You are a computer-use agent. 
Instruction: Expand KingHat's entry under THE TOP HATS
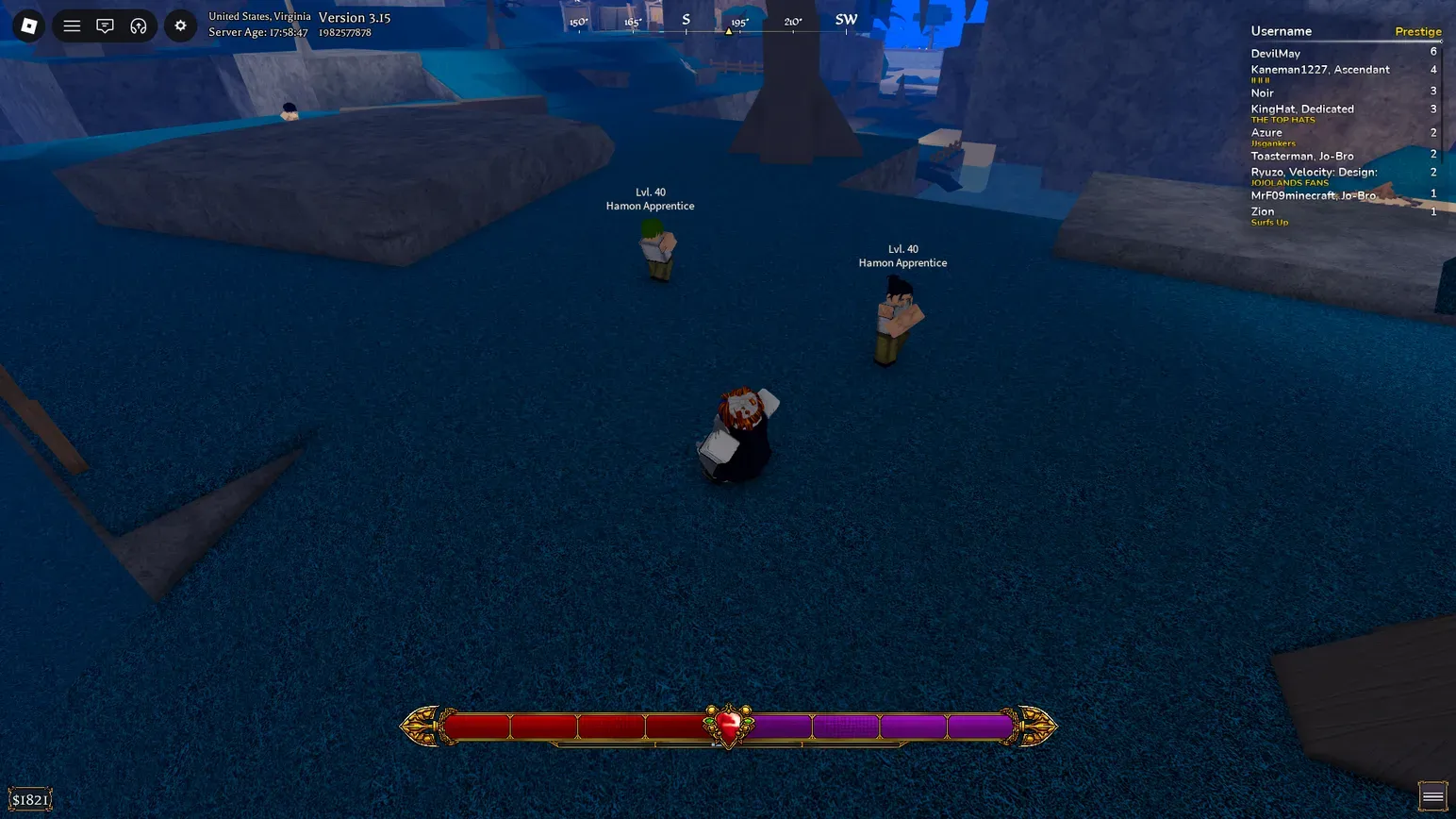[1302, 109]
